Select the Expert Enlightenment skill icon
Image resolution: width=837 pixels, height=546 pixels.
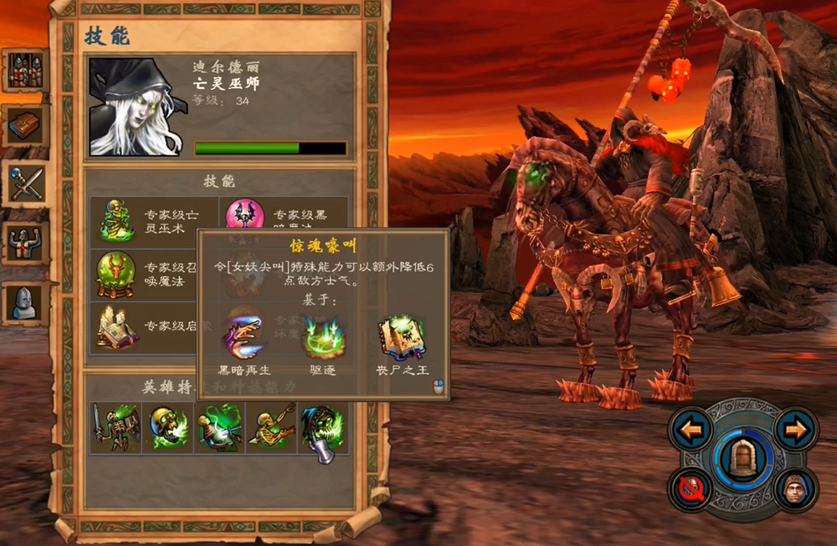coord(116,327)
